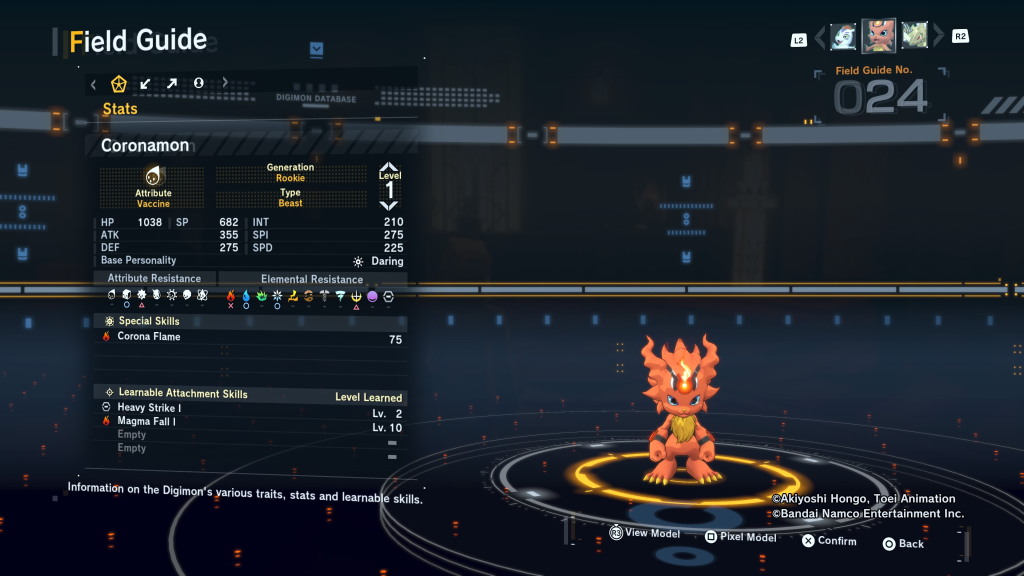Viewport: 1024px width, 576px height.
Task: Open the up-right arrow tab
Action: click(x=171, y=83)
